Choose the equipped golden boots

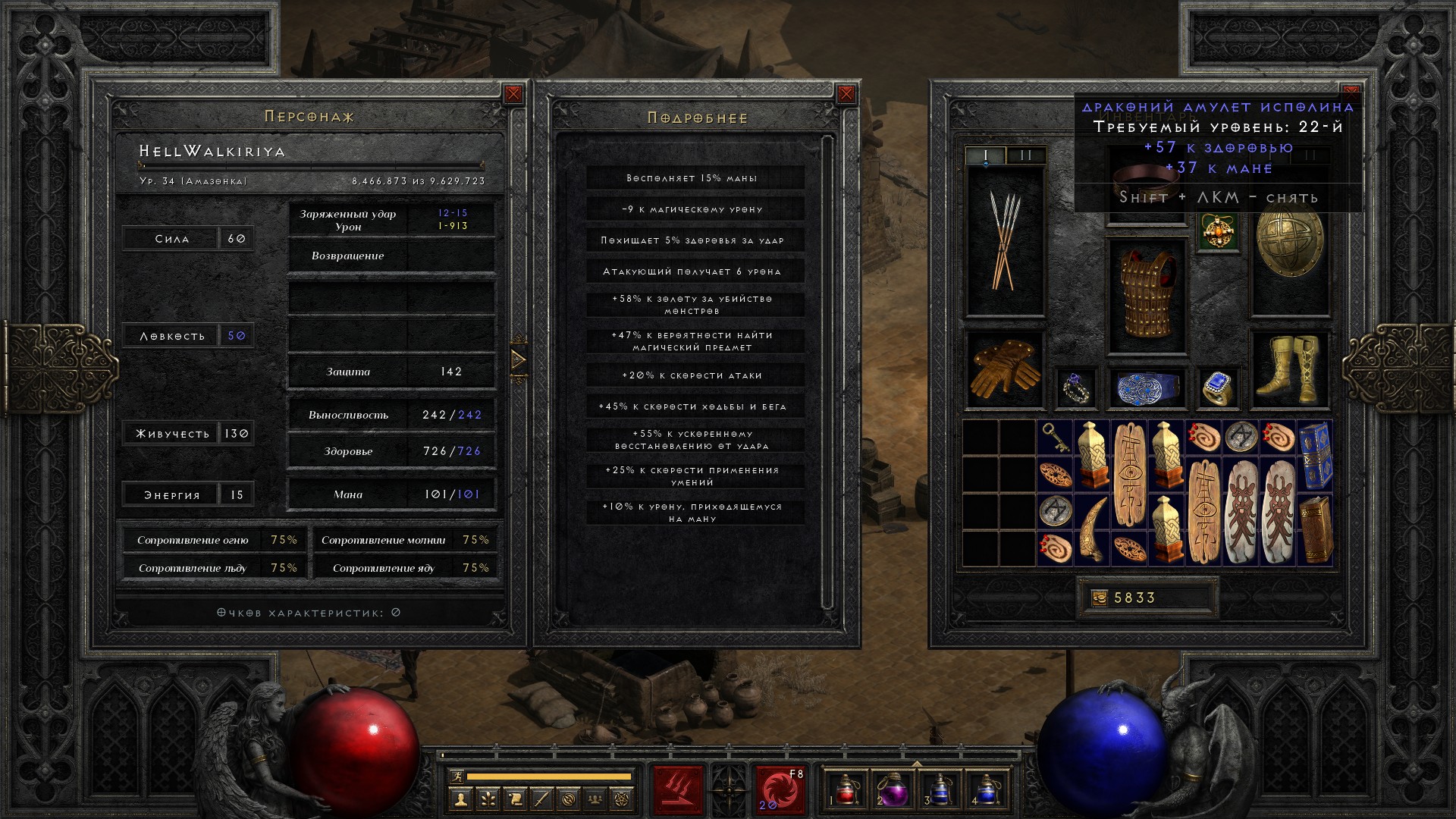tap(1289, 369)
